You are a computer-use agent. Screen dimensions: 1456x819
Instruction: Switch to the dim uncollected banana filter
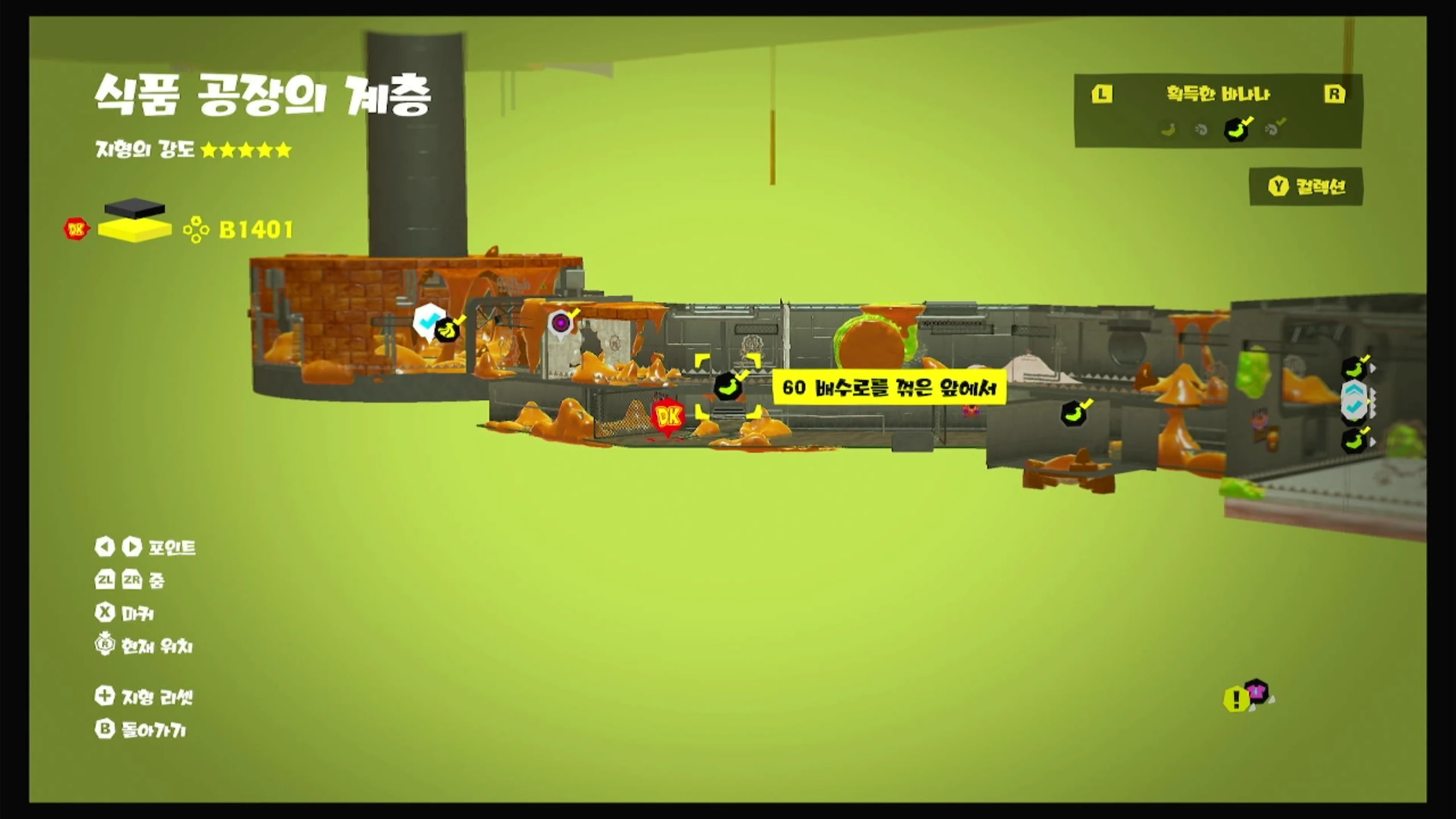[1168, 130]
